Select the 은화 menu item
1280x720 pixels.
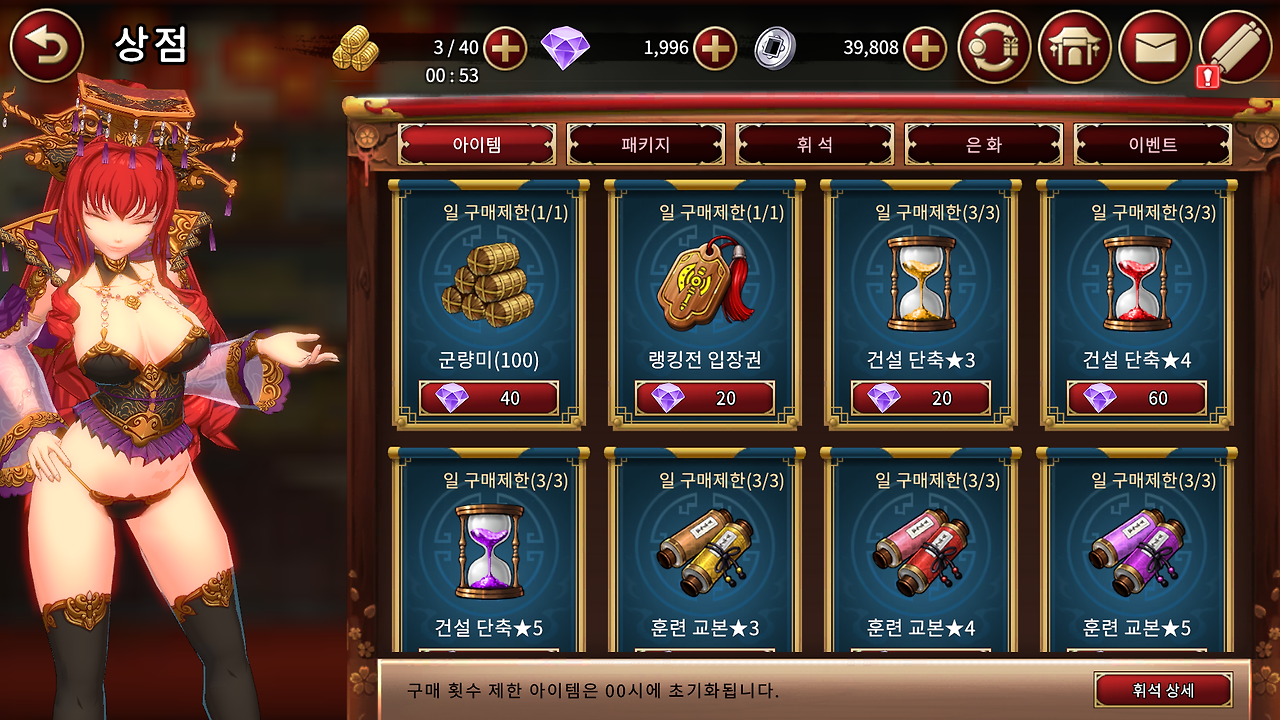click(x=983, y=144)
